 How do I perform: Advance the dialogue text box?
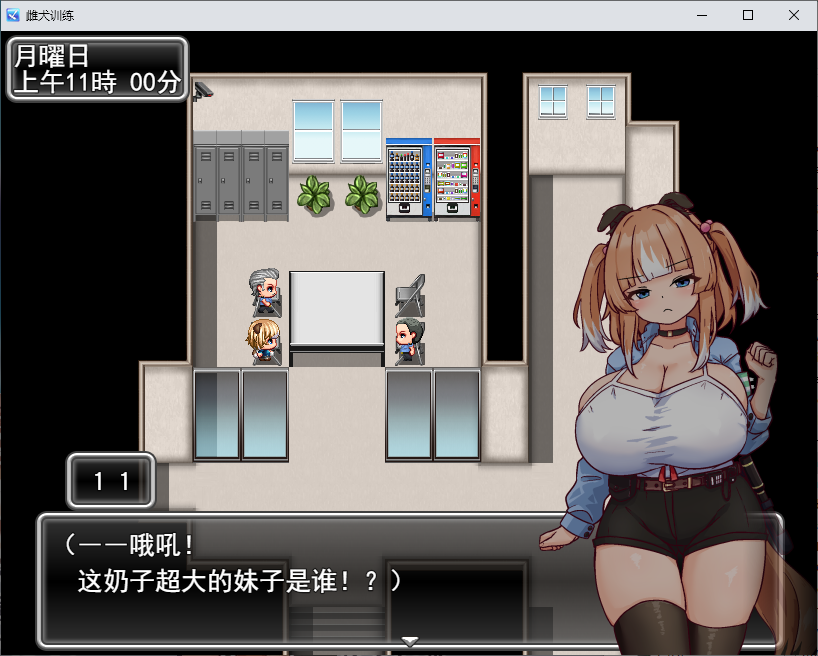pyautogui.click(x=300, y=580)
